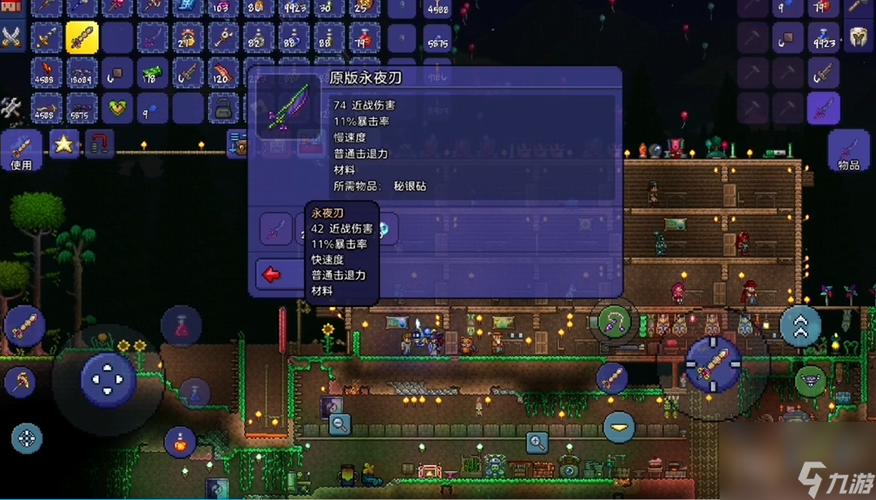Click the red back arrow in crafting panel
Screen dimensions: 876x500
[x=270, y=272]
